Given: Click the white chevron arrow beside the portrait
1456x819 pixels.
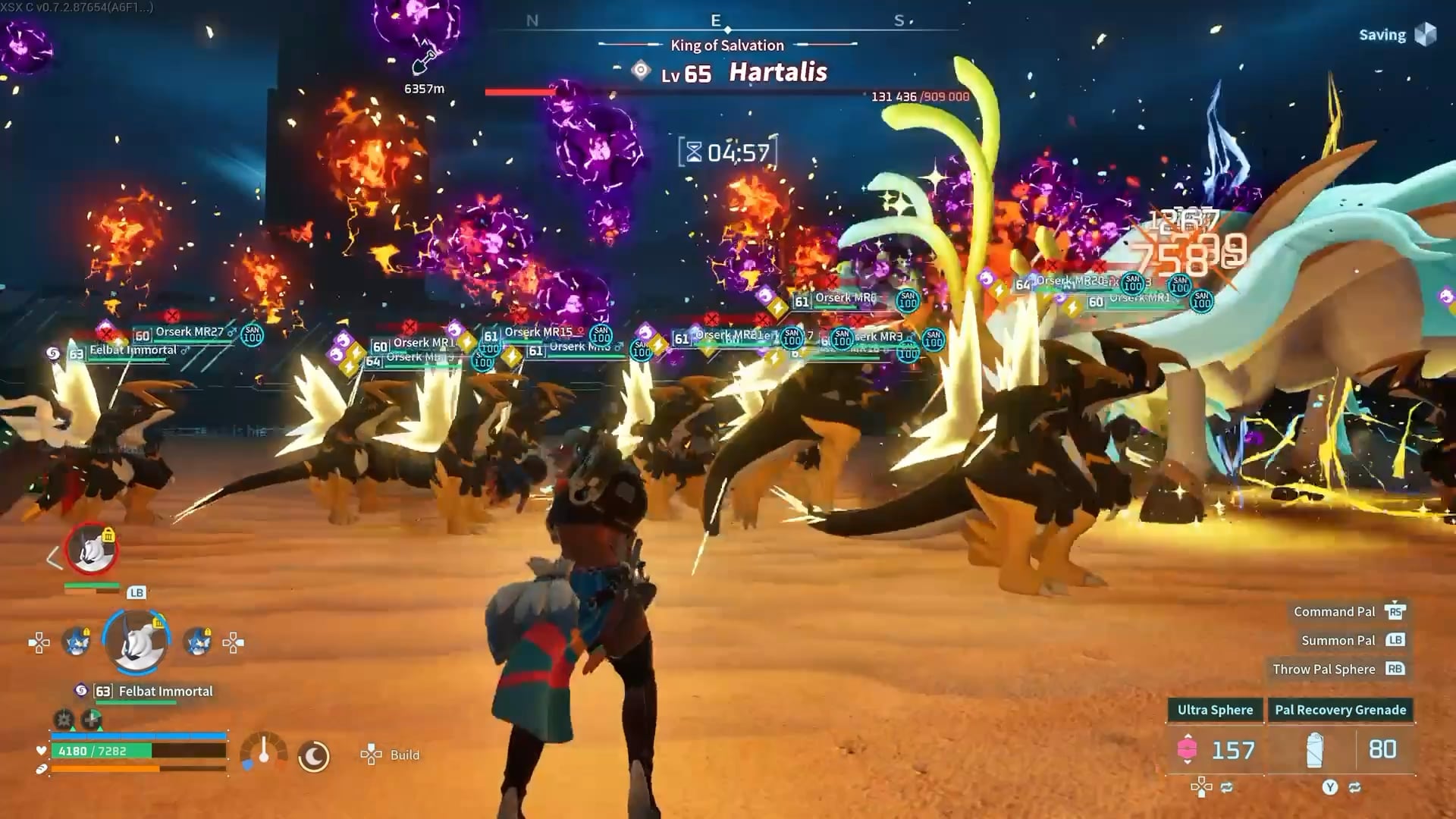Looking at the screenshot, I should pyautogui.click(x=53, y=559).
